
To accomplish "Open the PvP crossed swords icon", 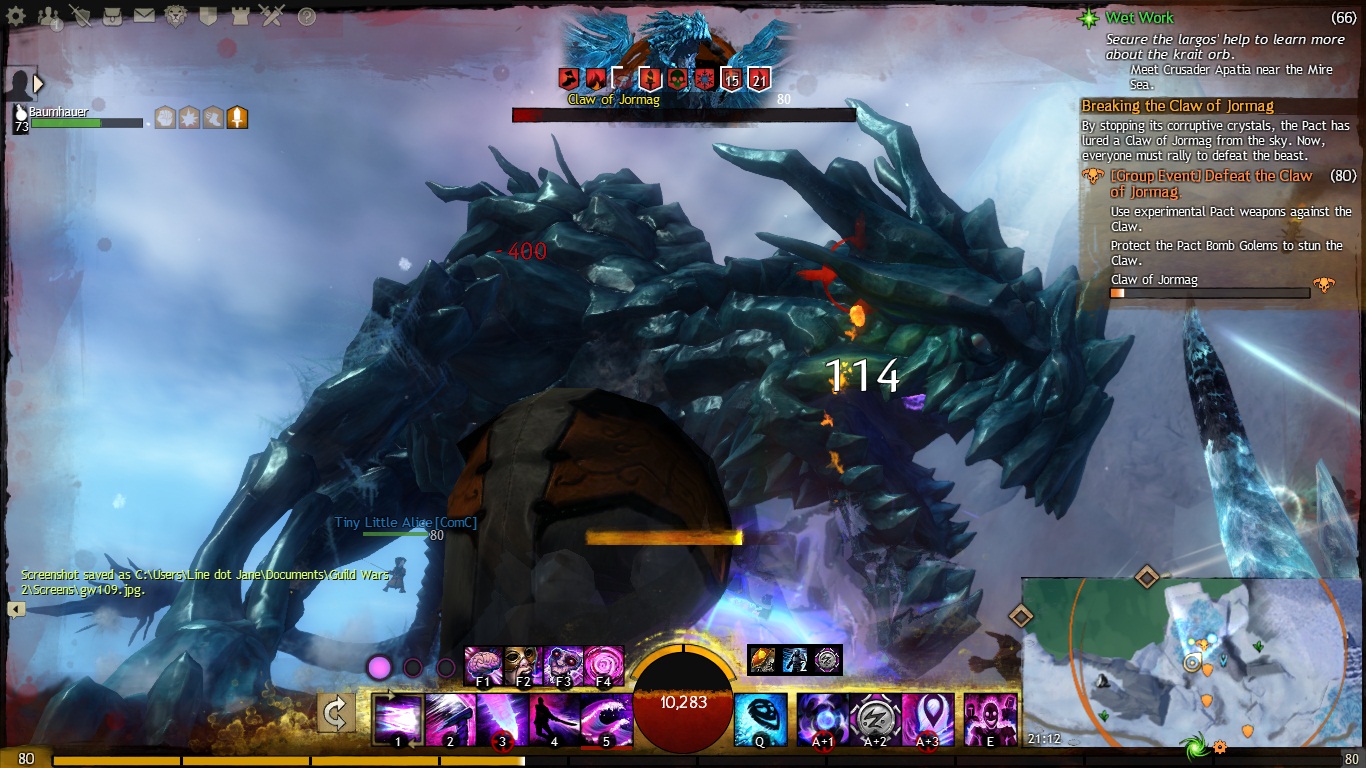I will click(x=271, y=16).
